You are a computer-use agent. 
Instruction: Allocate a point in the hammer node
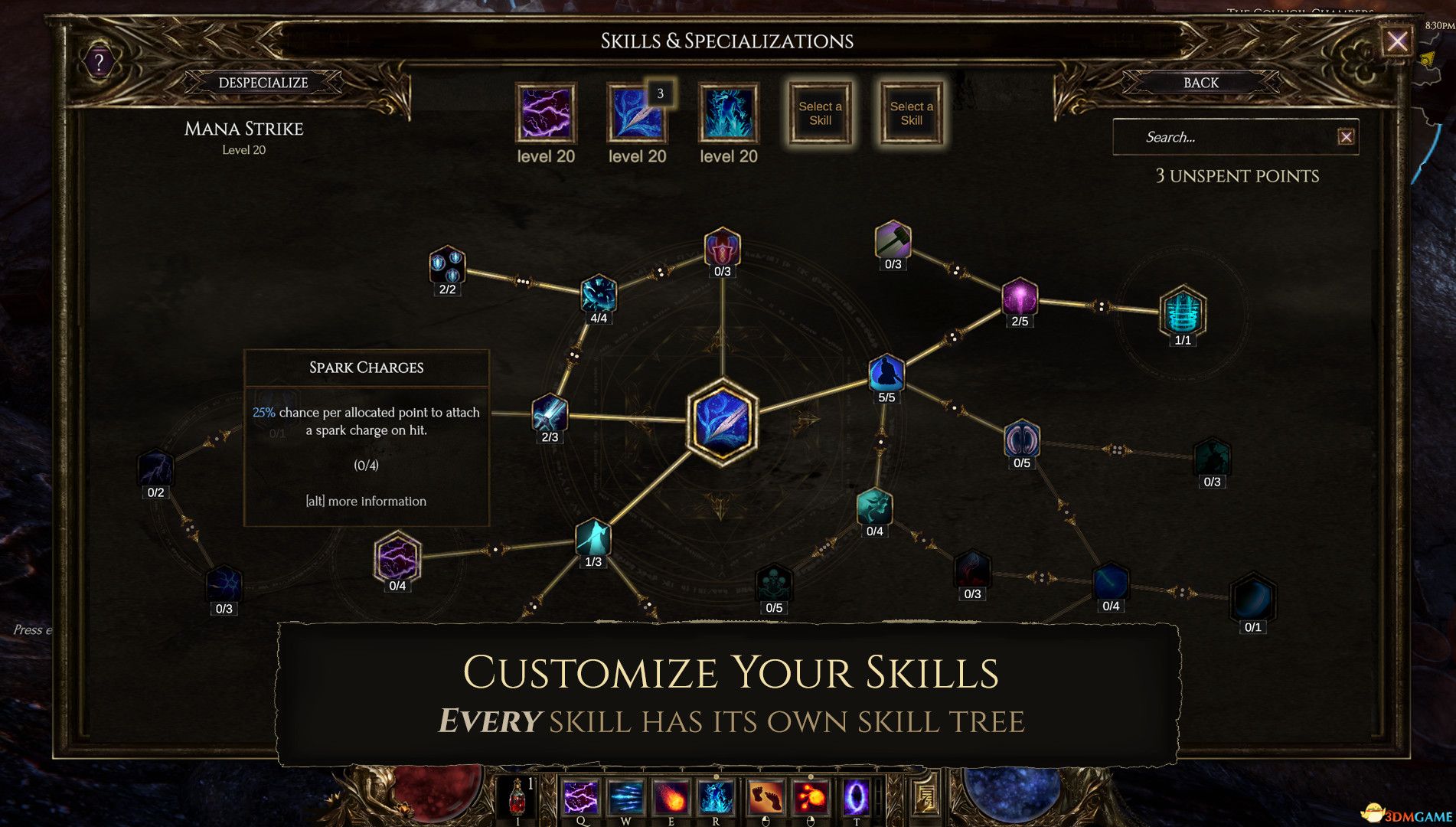point(893,241)
